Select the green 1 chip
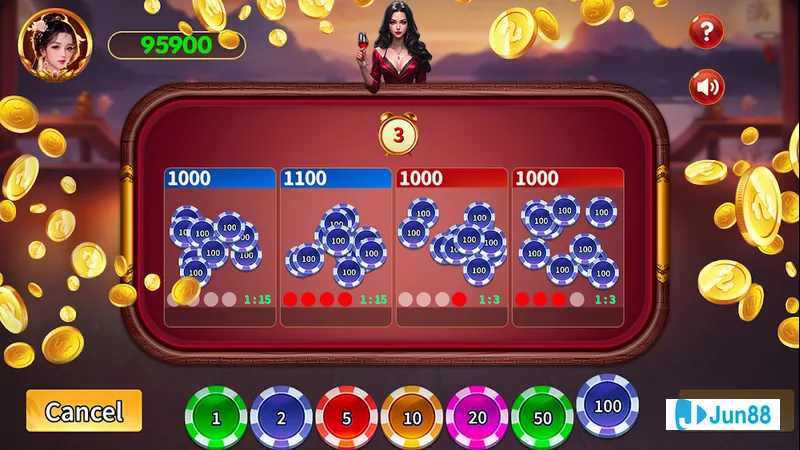The width and height of the screenshot is (800, 450). (x=216, y=417)
